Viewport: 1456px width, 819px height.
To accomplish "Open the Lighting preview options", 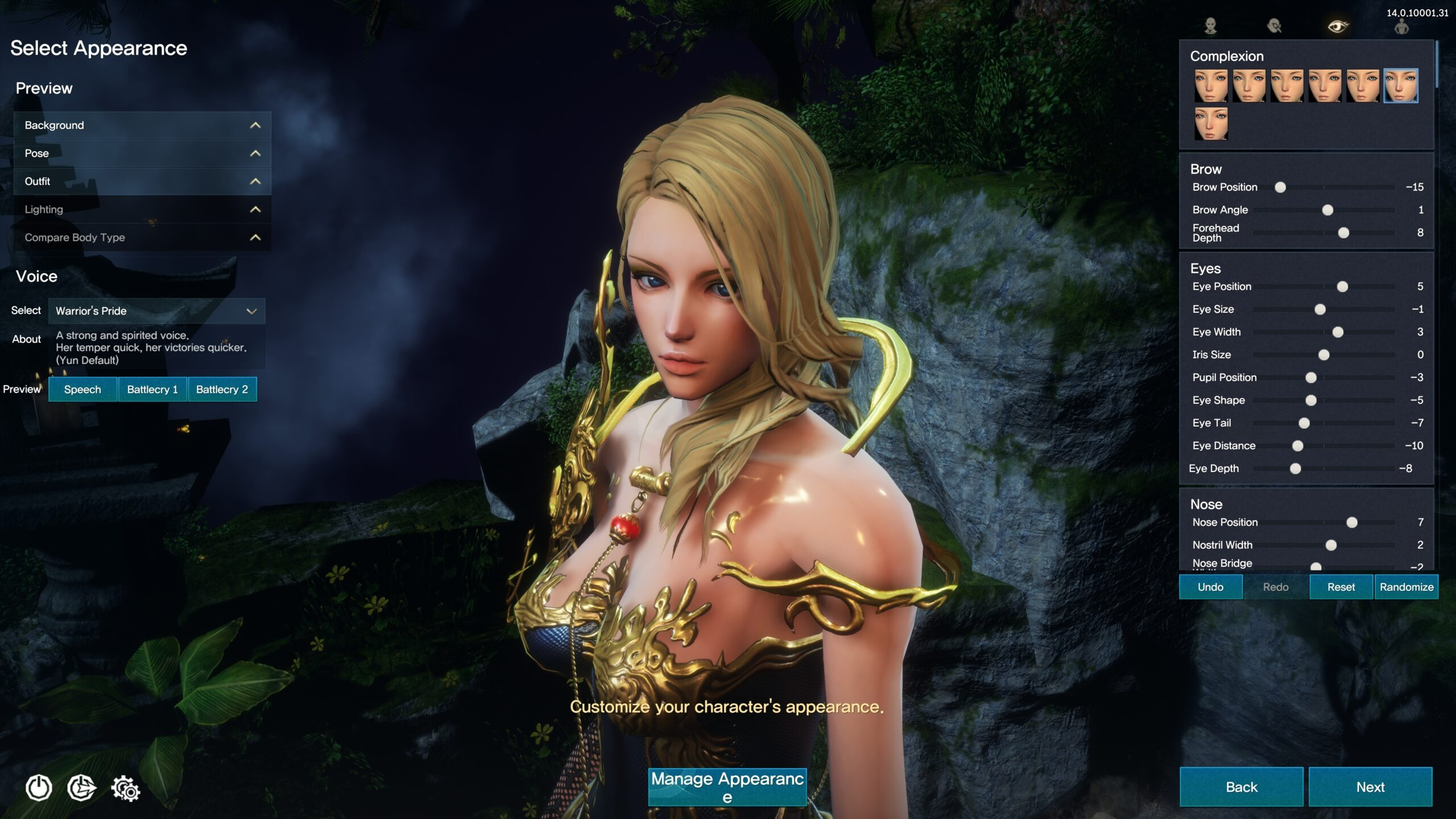I will [x=142, y=209].
